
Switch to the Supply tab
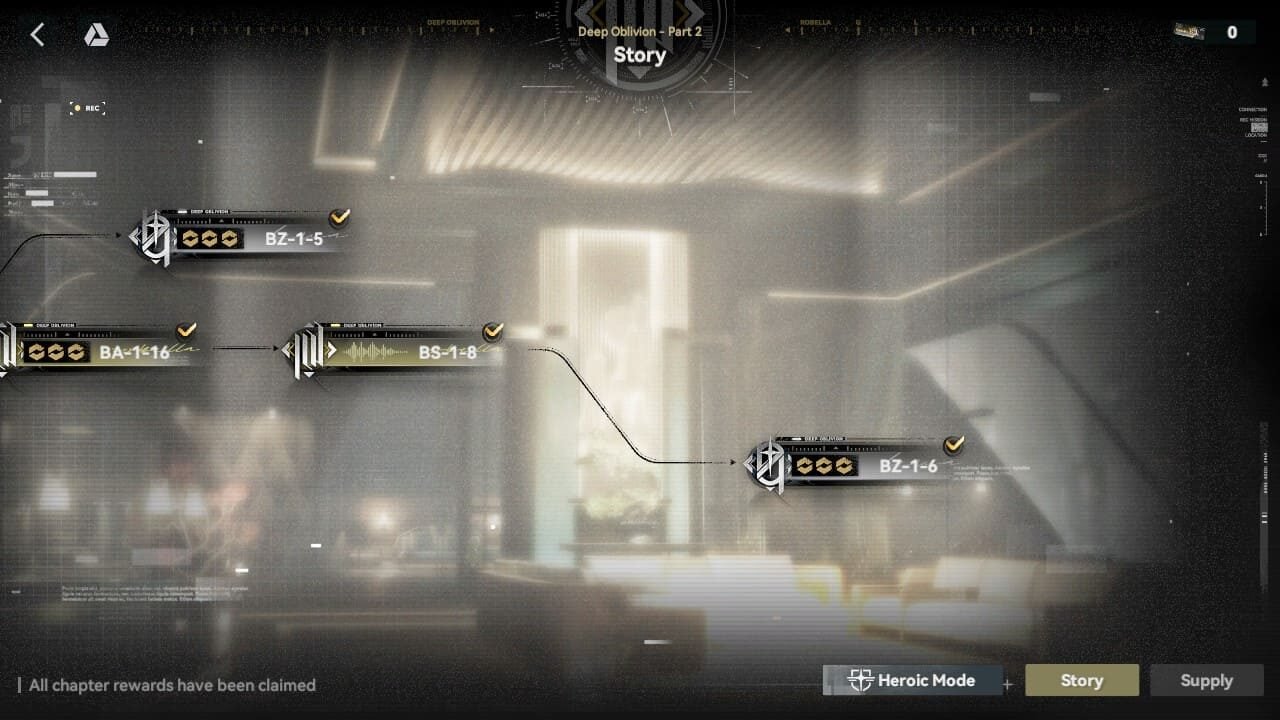tap(1207, 680)
